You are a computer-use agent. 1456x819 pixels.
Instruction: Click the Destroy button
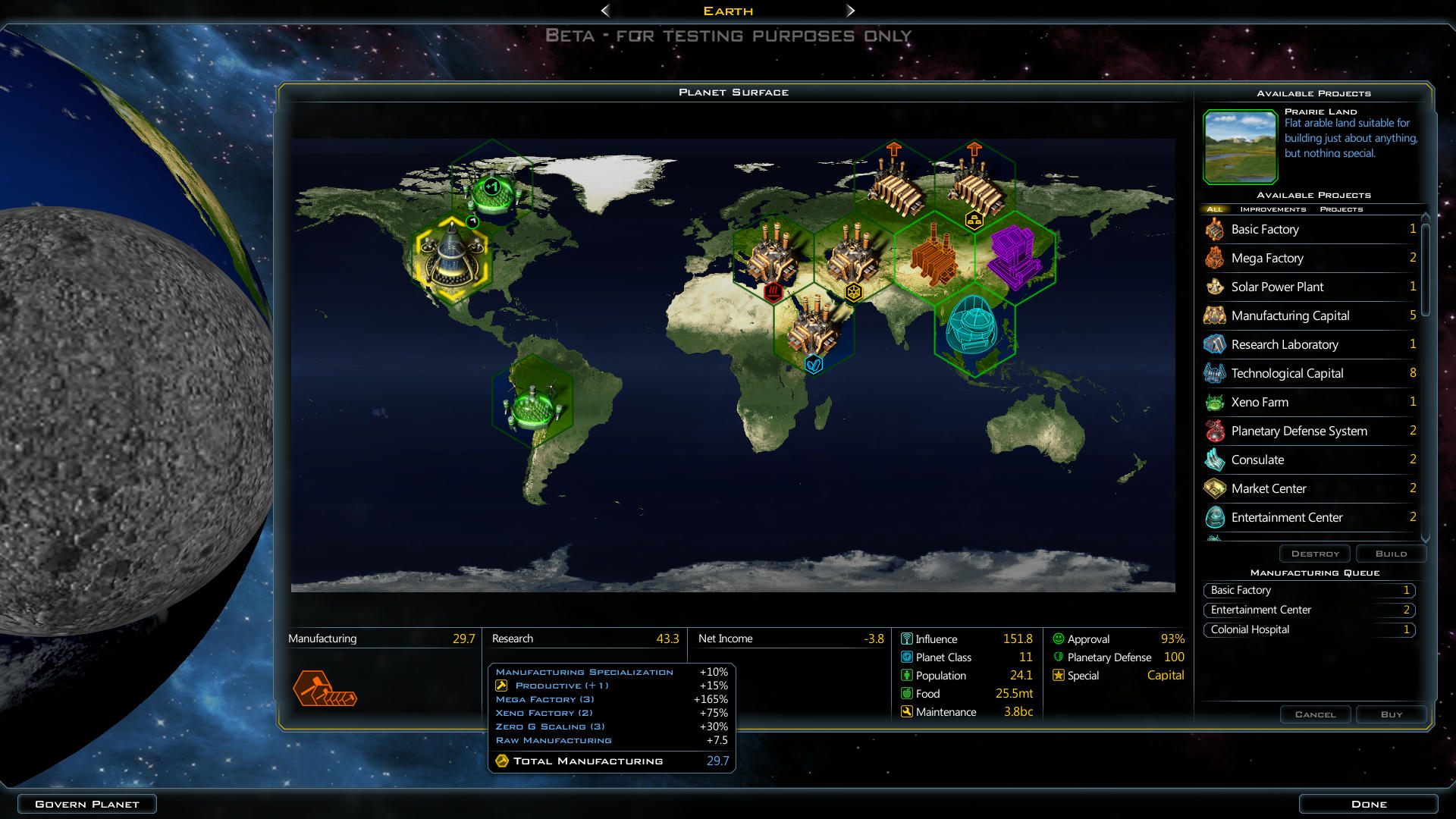pyautogui.click(x=1315, y=554)
